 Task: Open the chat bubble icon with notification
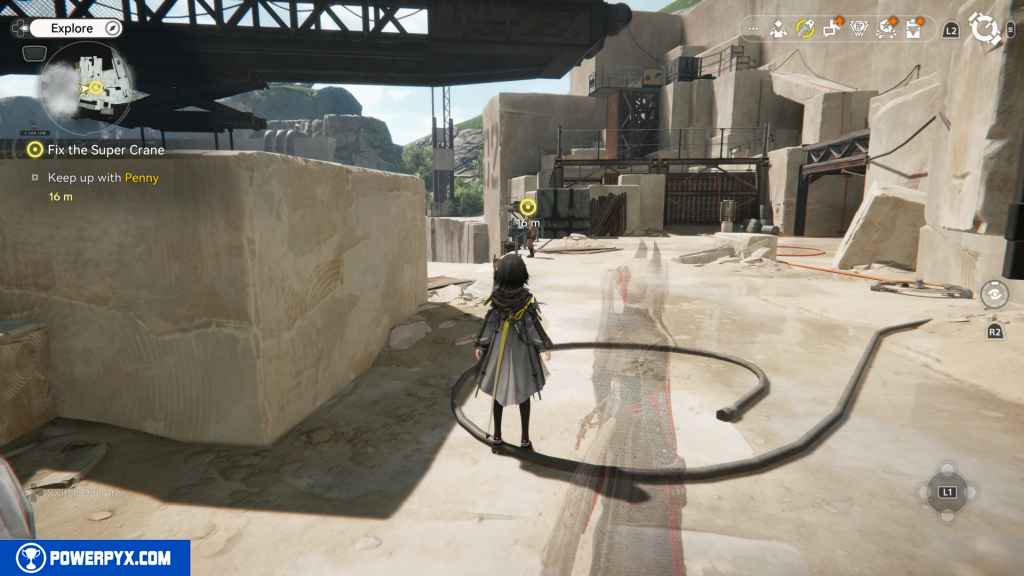tap(831, 29)
